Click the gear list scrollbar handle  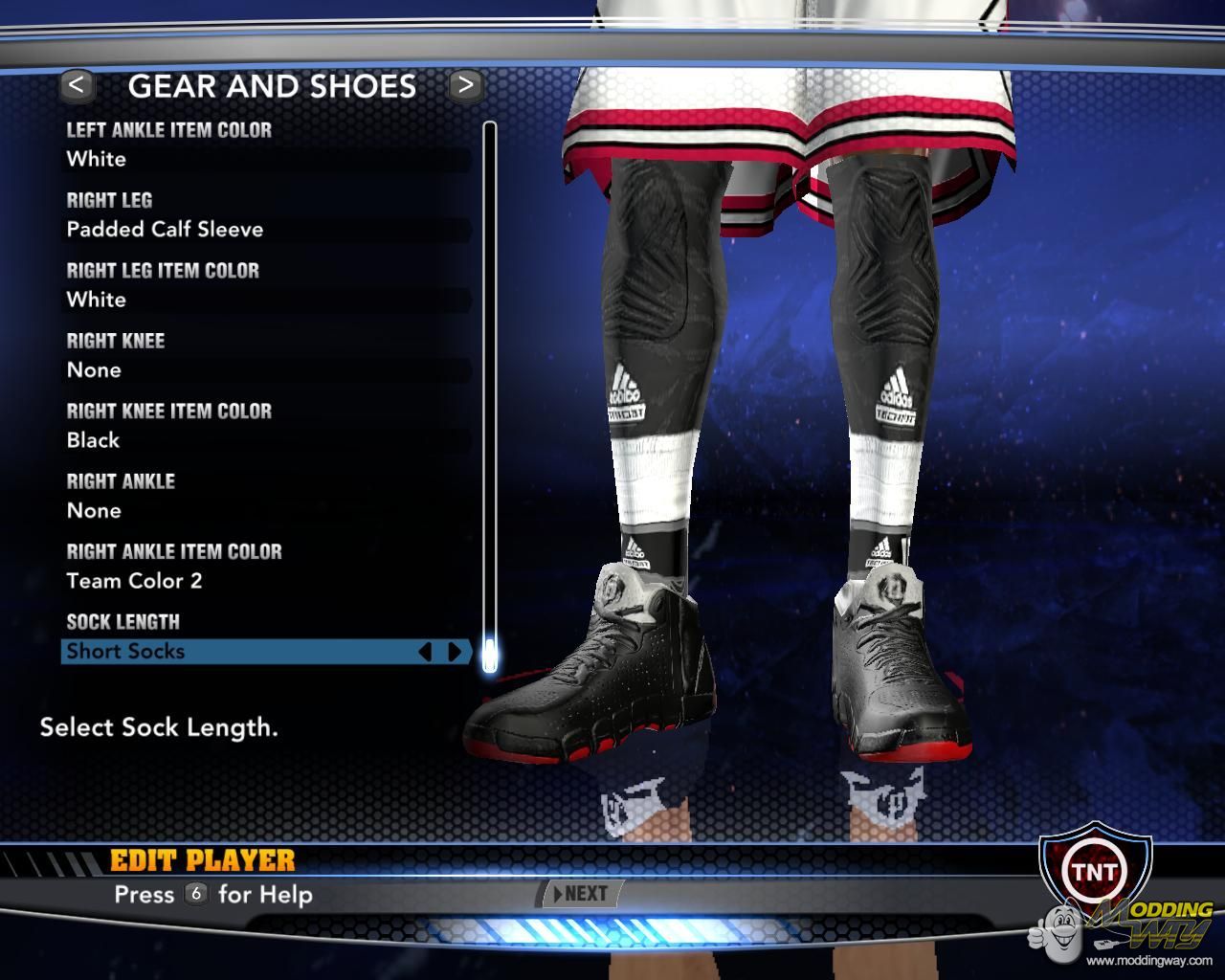[490, 655]
